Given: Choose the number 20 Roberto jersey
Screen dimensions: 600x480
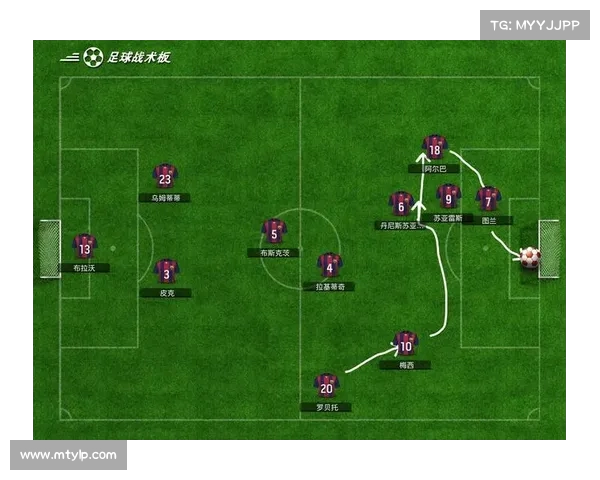Looking at the screenshot, I should 326,386.
